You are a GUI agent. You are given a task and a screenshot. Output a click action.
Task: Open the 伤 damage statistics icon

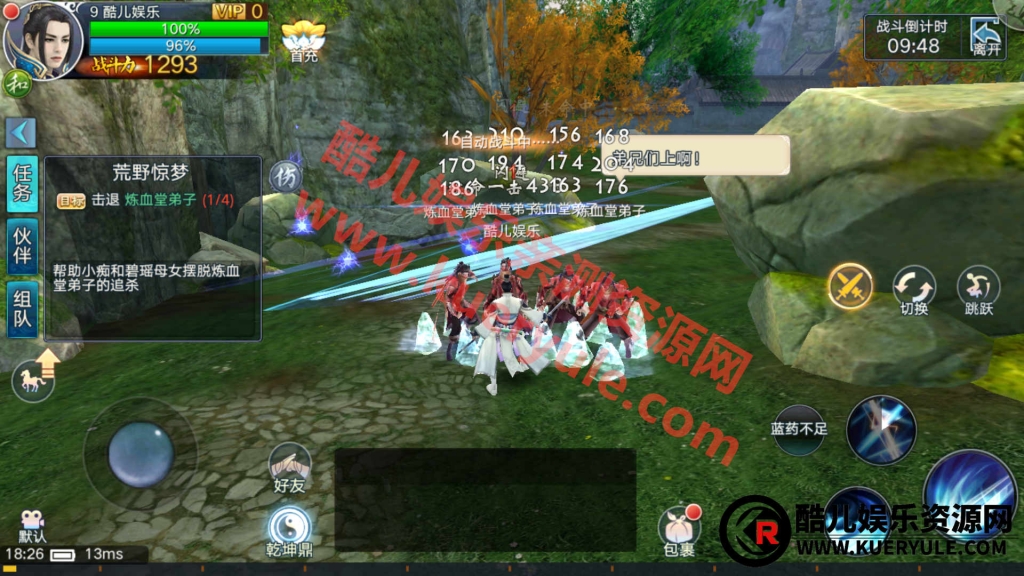(286, 177)
